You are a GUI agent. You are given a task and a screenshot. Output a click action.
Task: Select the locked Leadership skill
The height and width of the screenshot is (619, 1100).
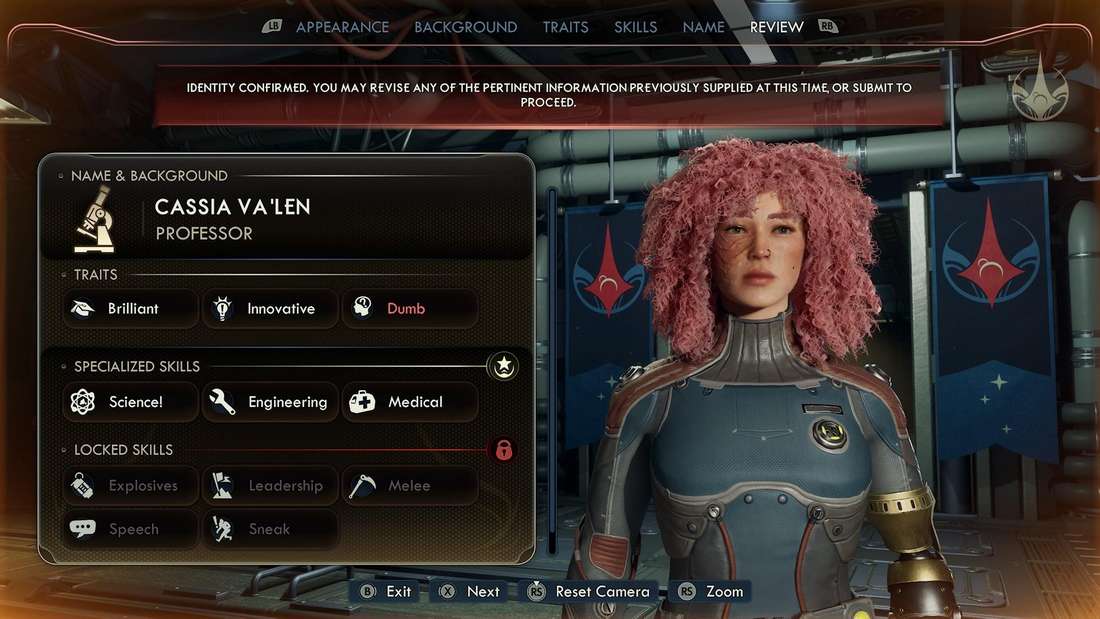[x=270, y=486]
